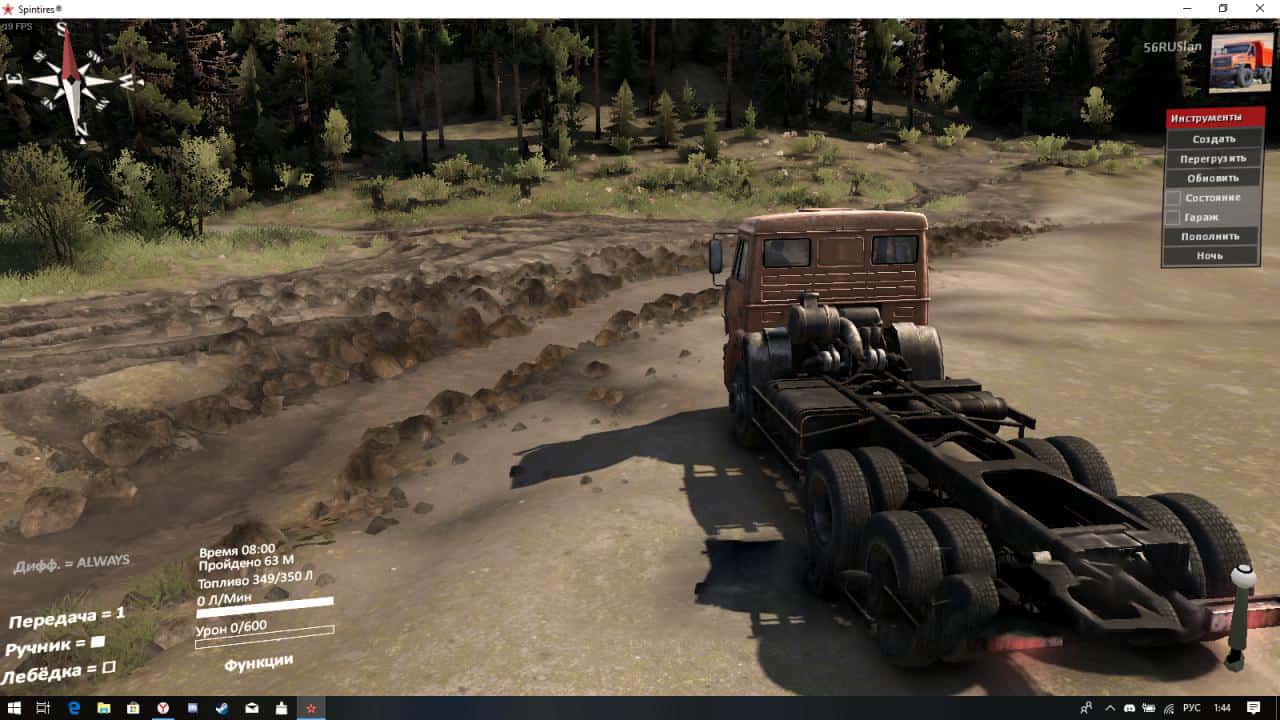The image size is (1280, 720).
Task: Toggle the Ручник handbrake indicator
Action: [x=98, y=642]
